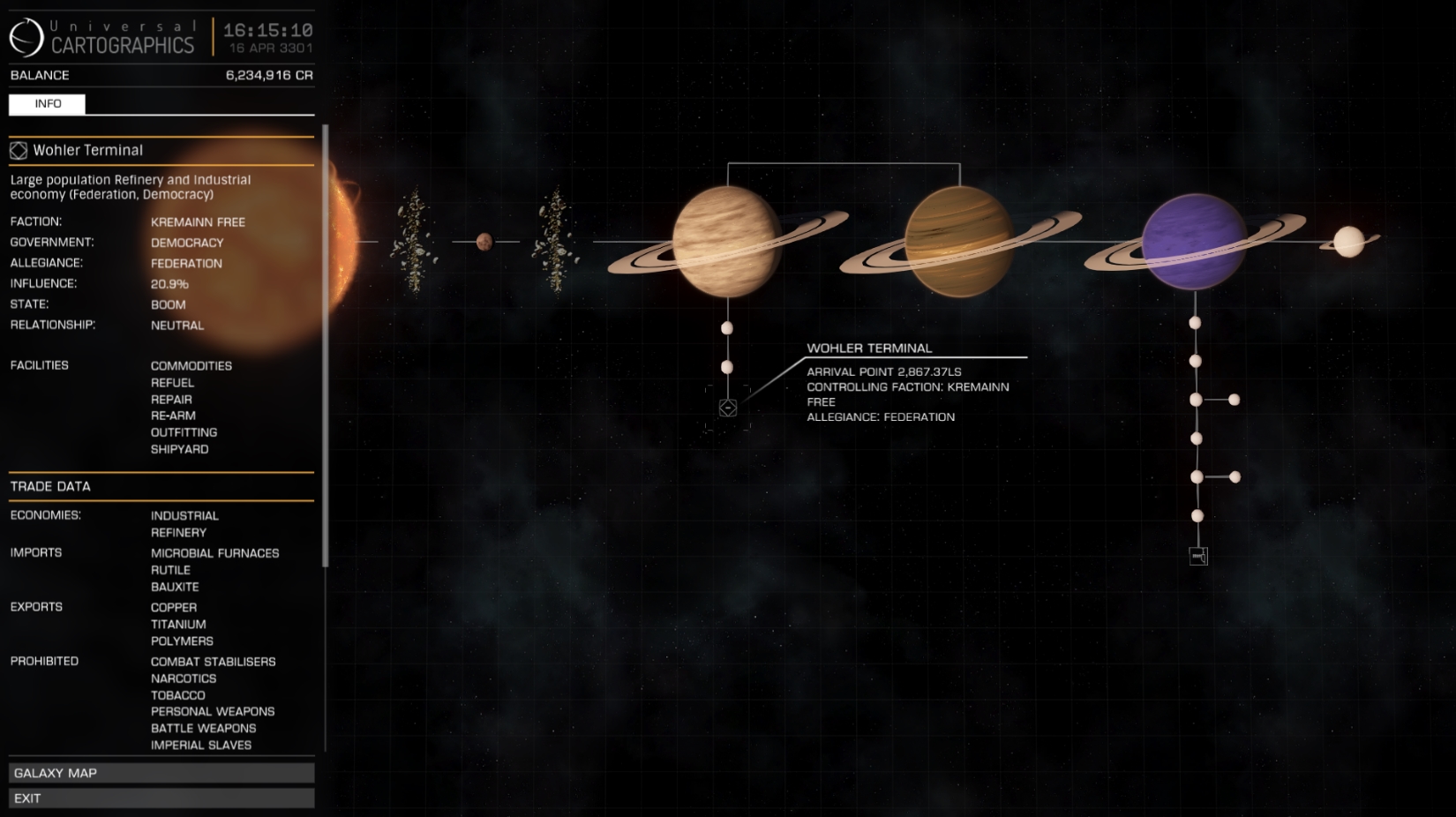Exit the system map
Viewport: 1456px width, 817px height.
(161, 798)
